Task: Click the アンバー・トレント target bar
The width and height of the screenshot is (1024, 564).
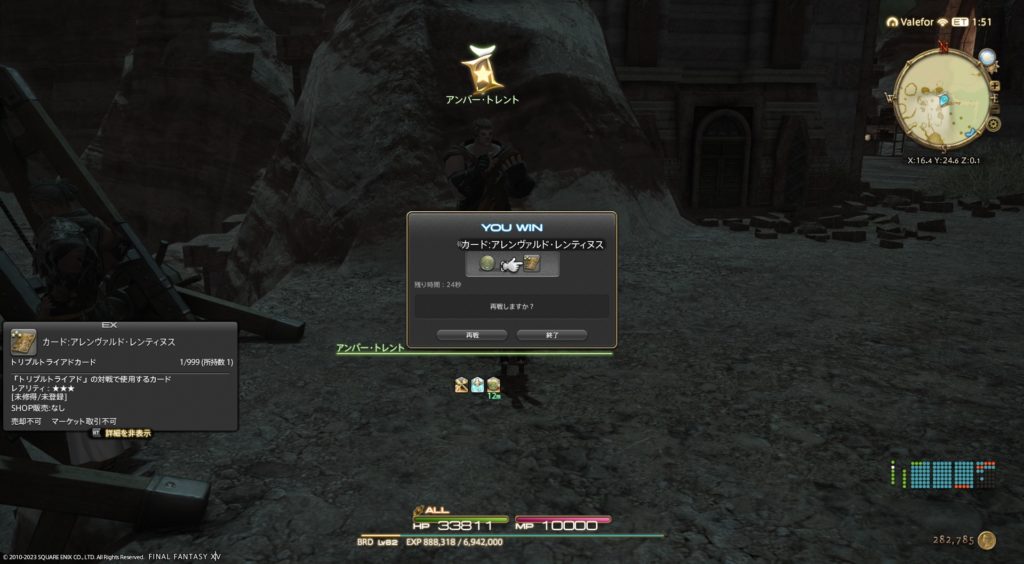Action: point(474,351)
